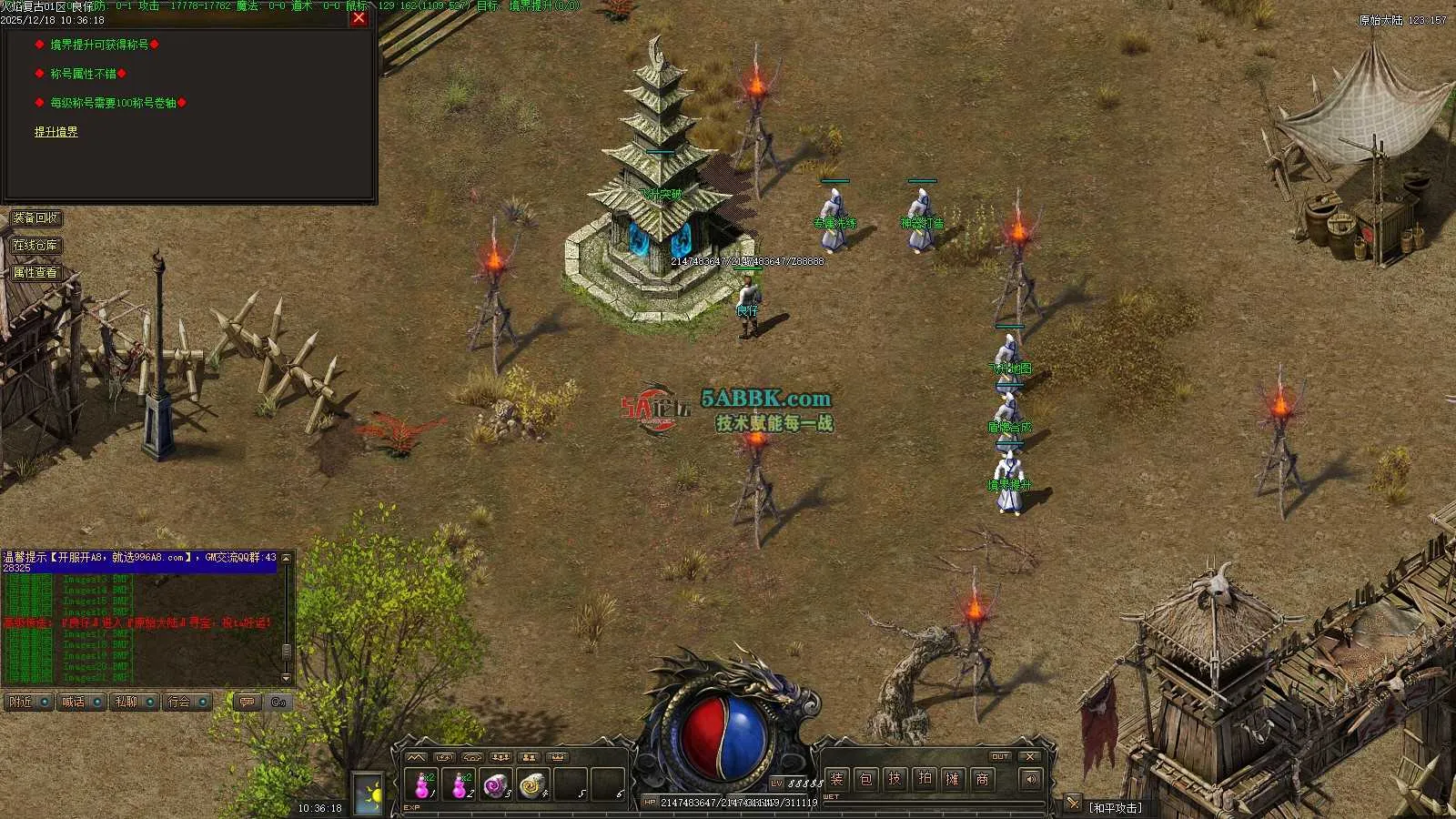
Task: Open 属性查看 attribute viewer
Action: tap(35, 272)
